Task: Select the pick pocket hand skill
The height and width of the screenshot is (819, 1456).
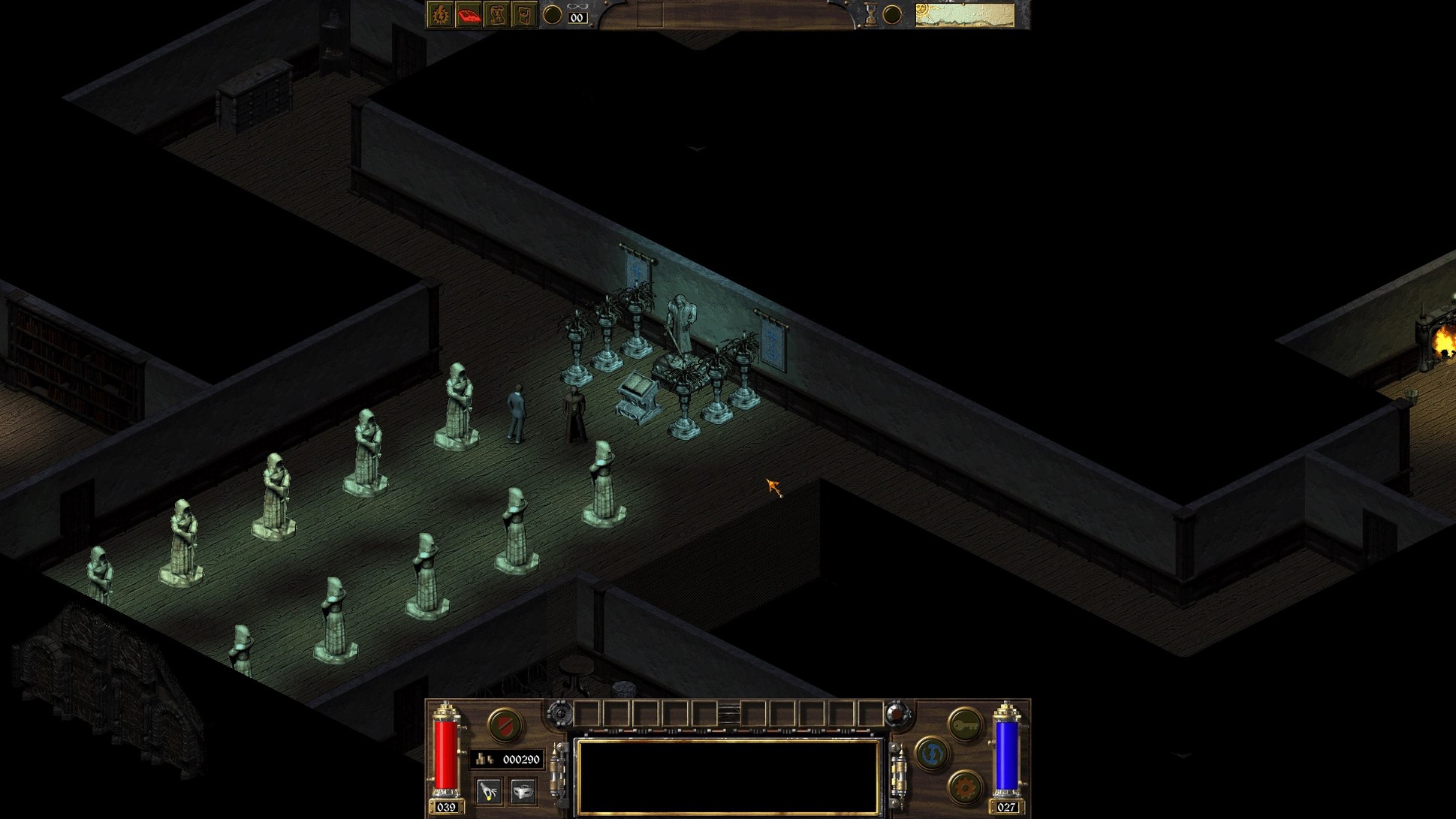Action: pos(489,790)
